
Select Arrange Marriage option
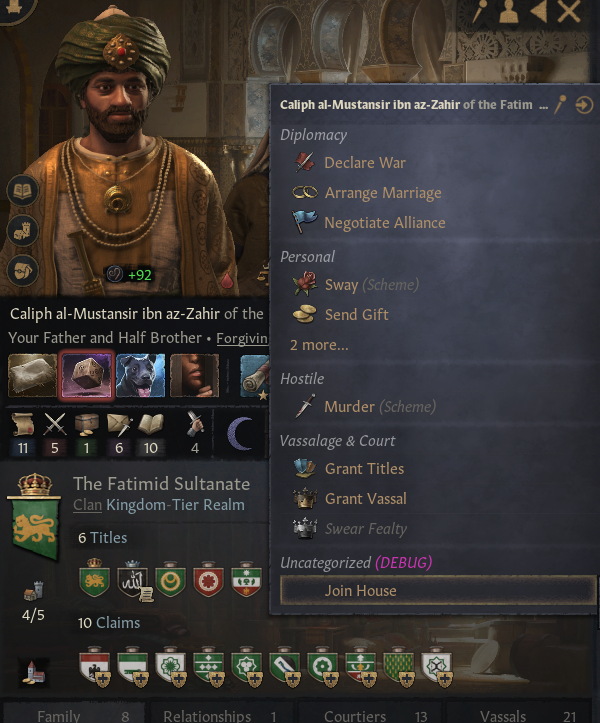coord(382,192)
